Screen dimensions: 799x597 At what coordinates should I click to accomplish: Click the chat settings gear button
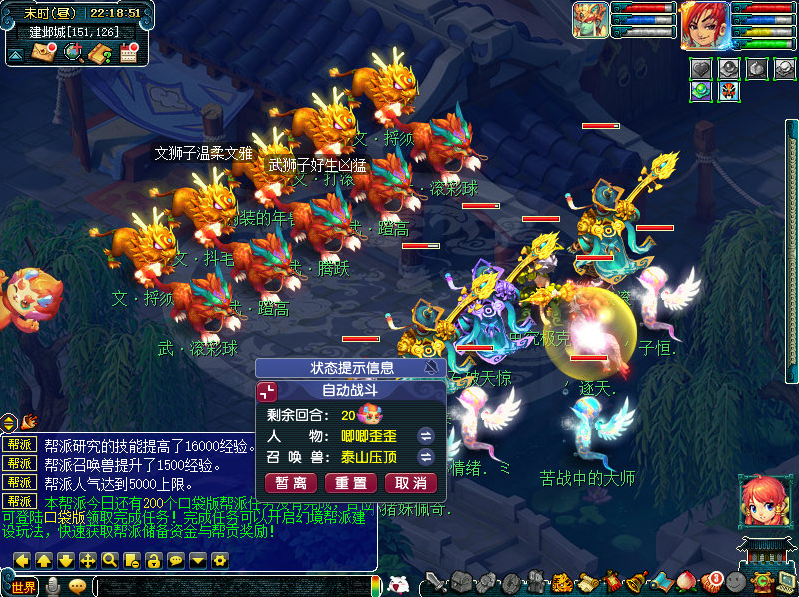[x=220, y=560]
